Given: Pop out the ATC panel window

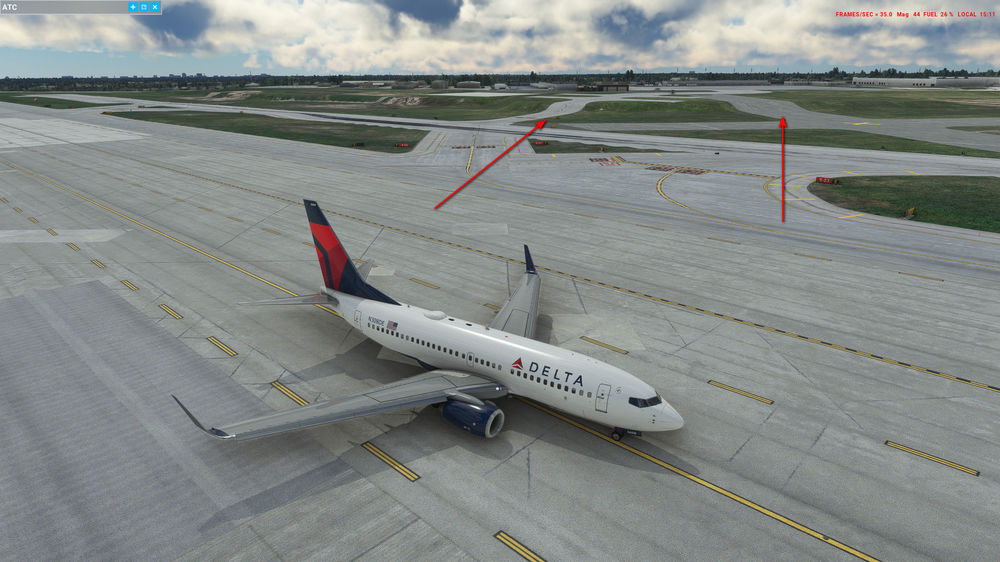Looking at the screenshot, I should click(x=144, y=7).
